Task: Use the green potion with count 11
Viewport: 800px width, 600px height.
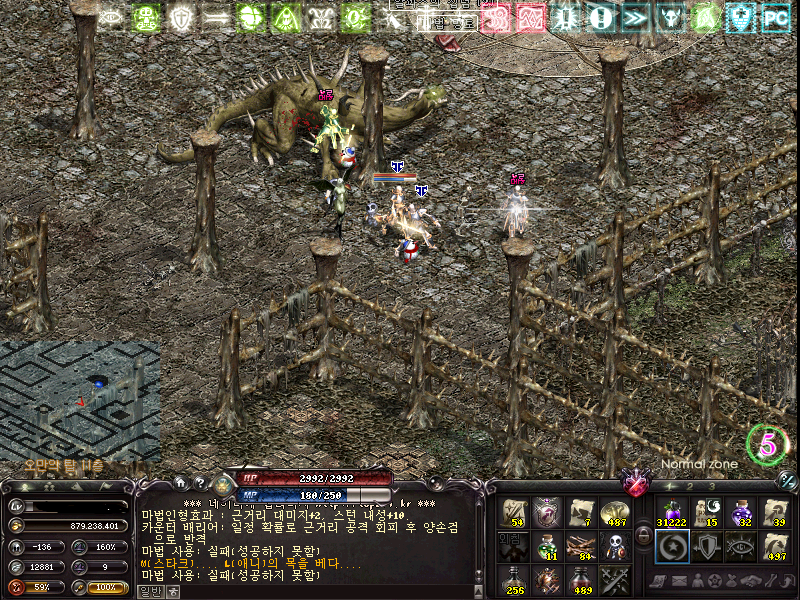Action: [x=547, y=546]
